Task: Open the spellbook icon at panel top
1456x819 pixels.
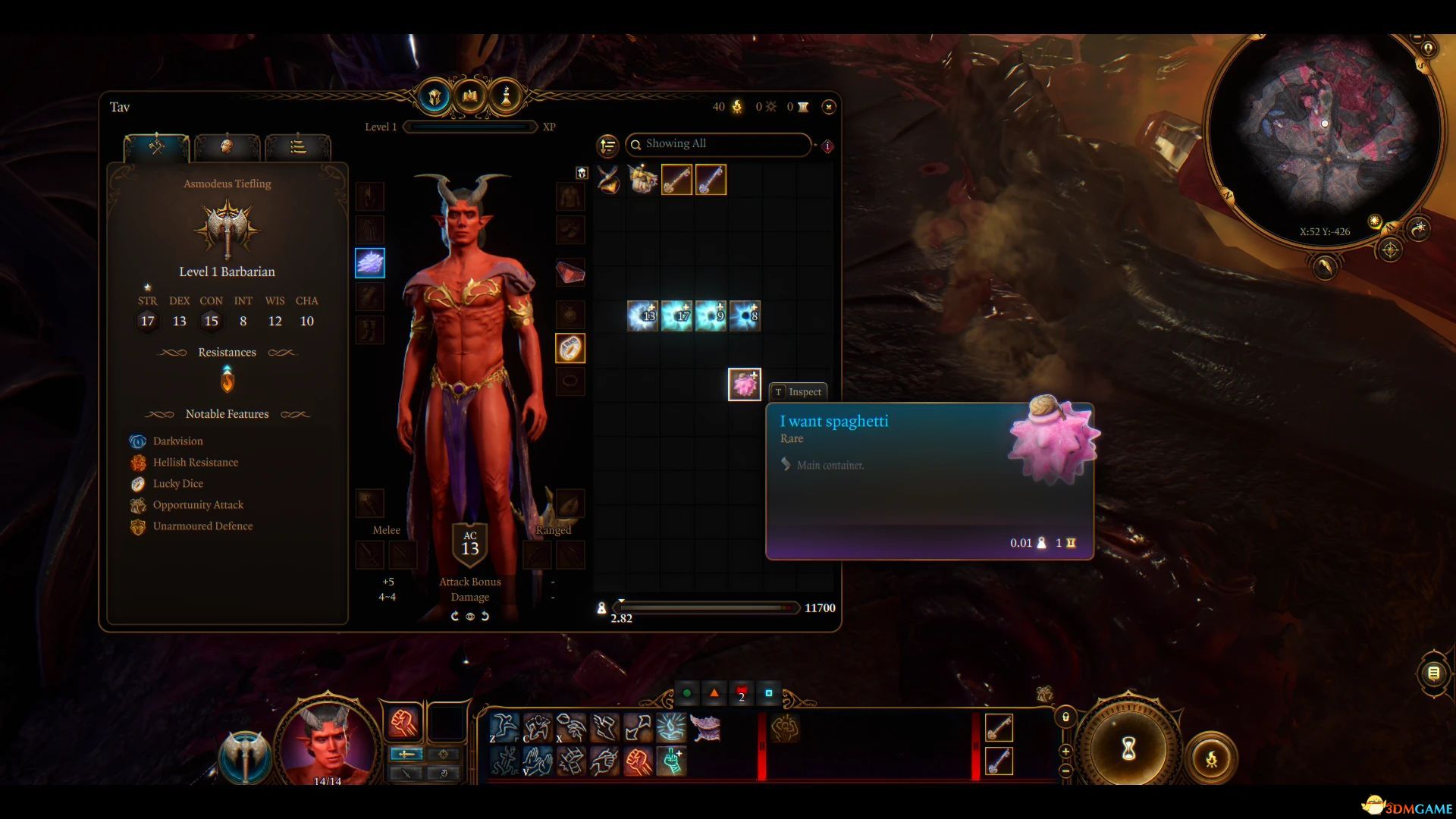Action: coord(470,96)
